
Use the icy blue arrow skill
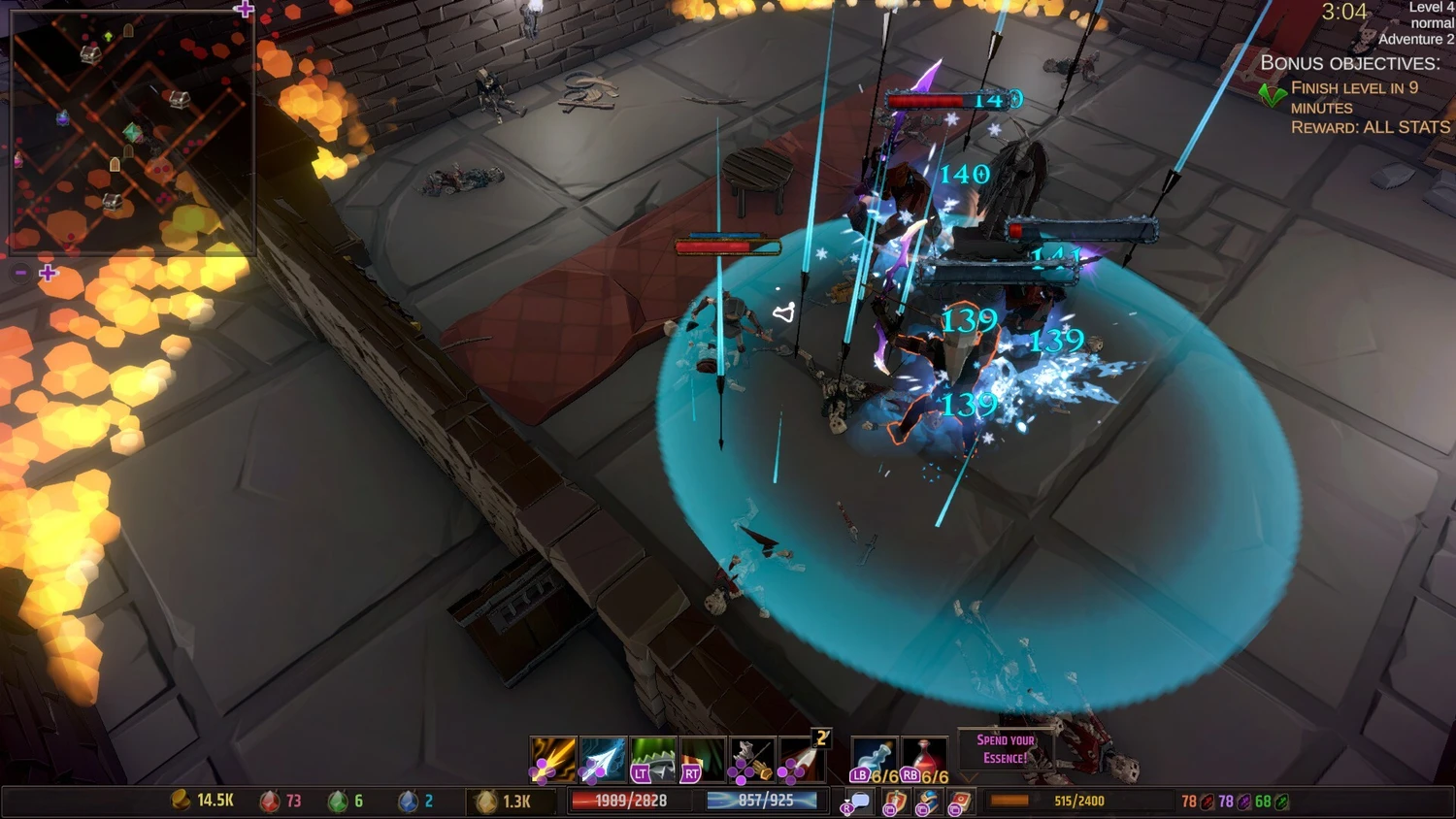(x=603, y=759)
